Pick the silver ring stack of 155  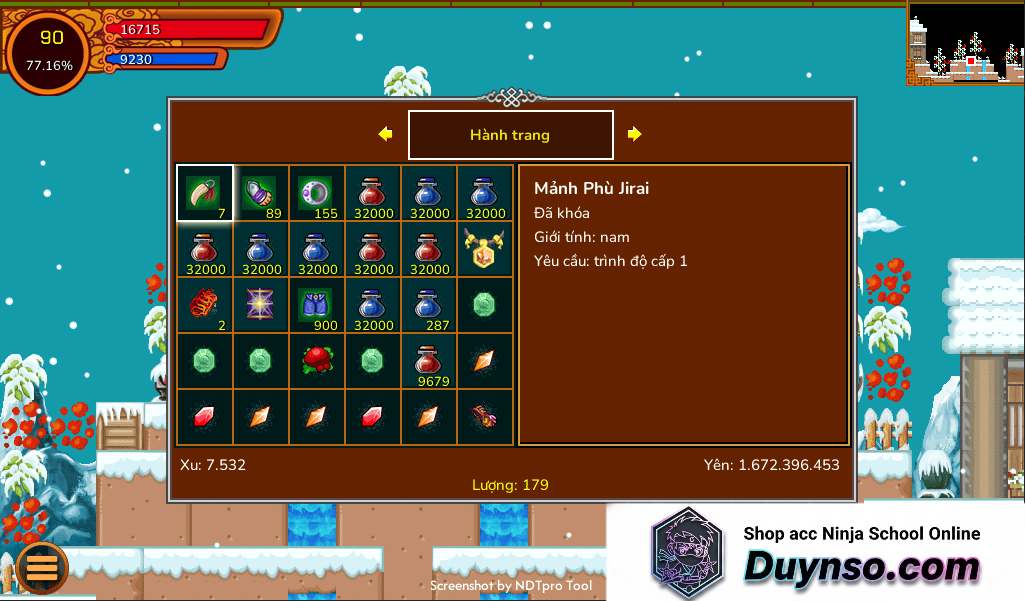(x=317, y=193)
